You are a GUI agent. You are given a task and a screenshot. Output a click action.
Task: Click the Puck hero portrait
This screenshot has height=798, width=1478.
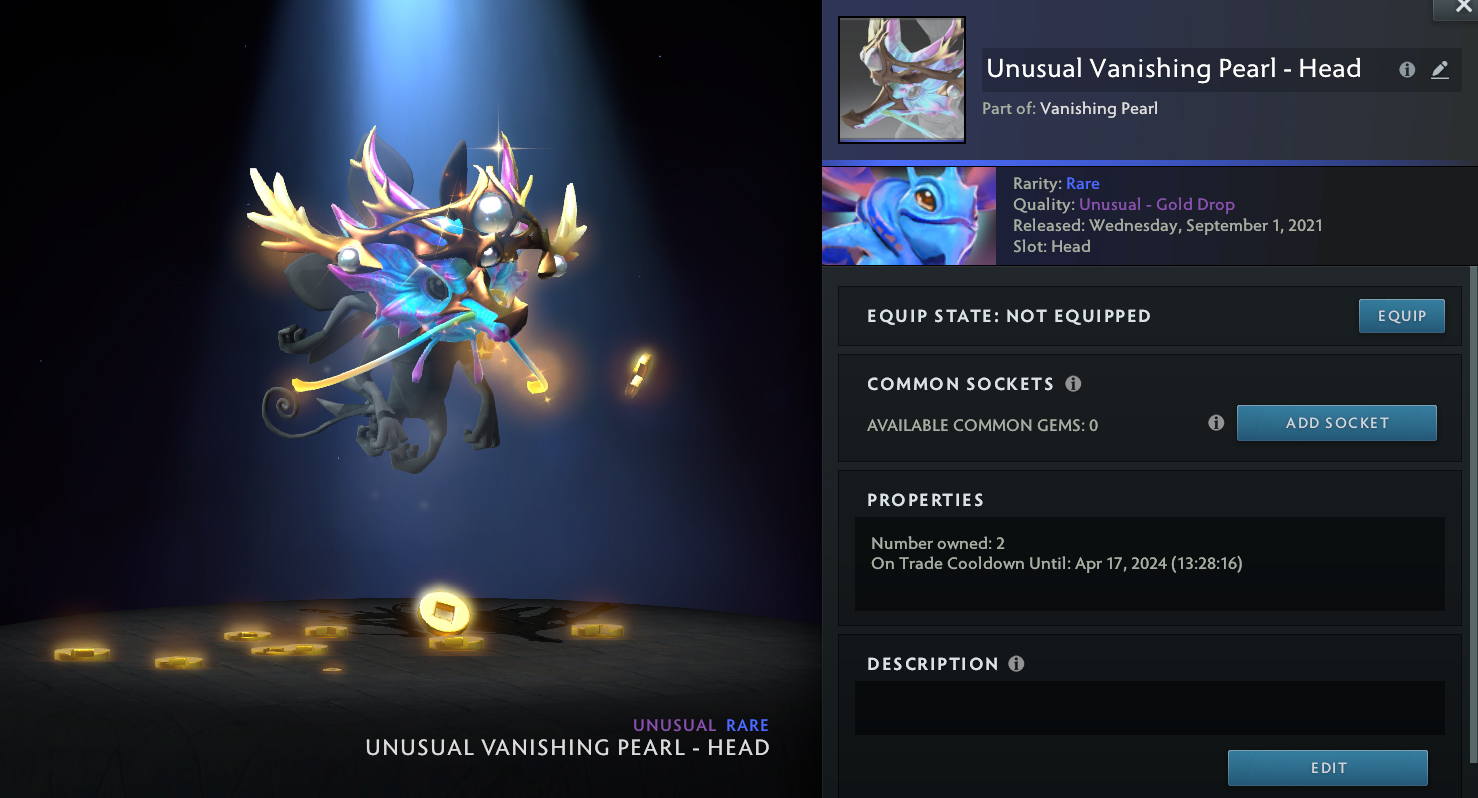point(908,216)
